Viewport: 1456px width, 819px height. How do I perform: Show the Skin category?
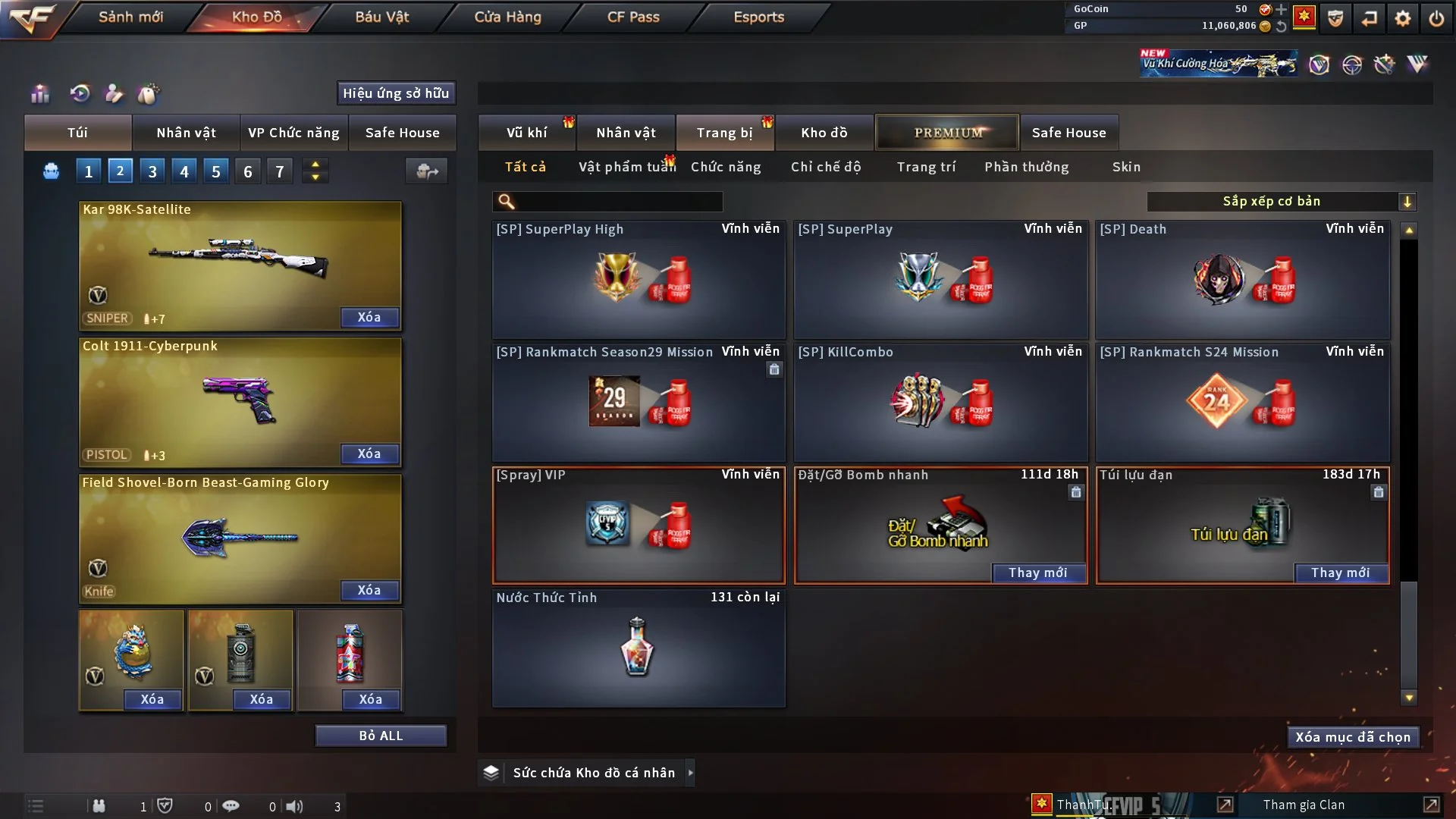[1126, 167]
